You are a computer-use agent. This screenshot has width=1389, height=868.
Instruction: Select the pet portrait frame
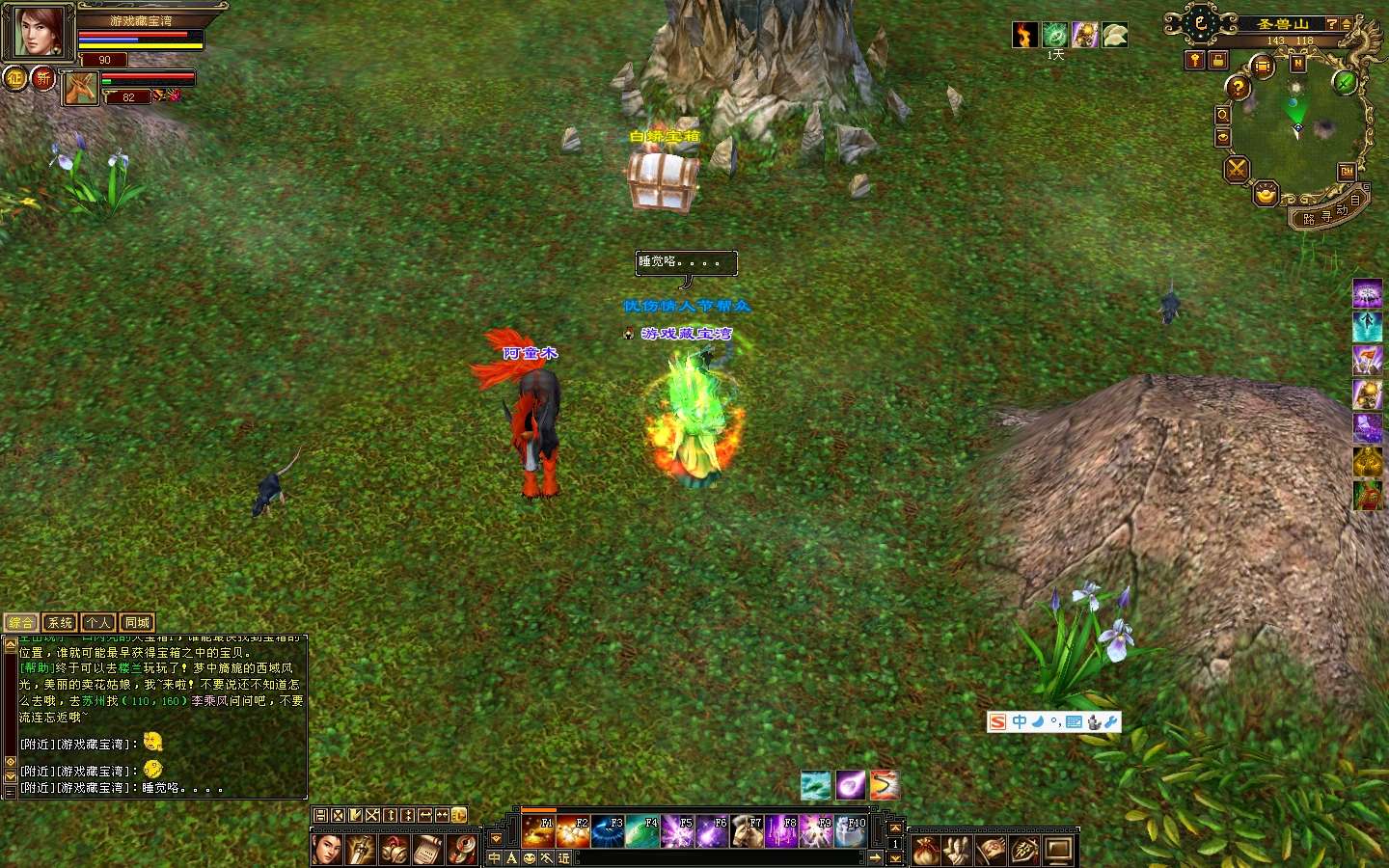[x=81, y=89]
